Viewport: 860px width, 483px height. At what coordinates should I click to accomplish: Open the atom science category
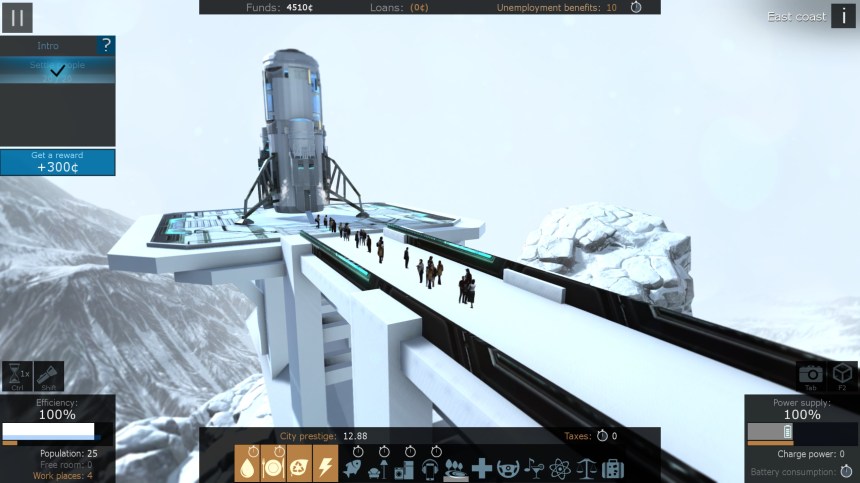560,468
